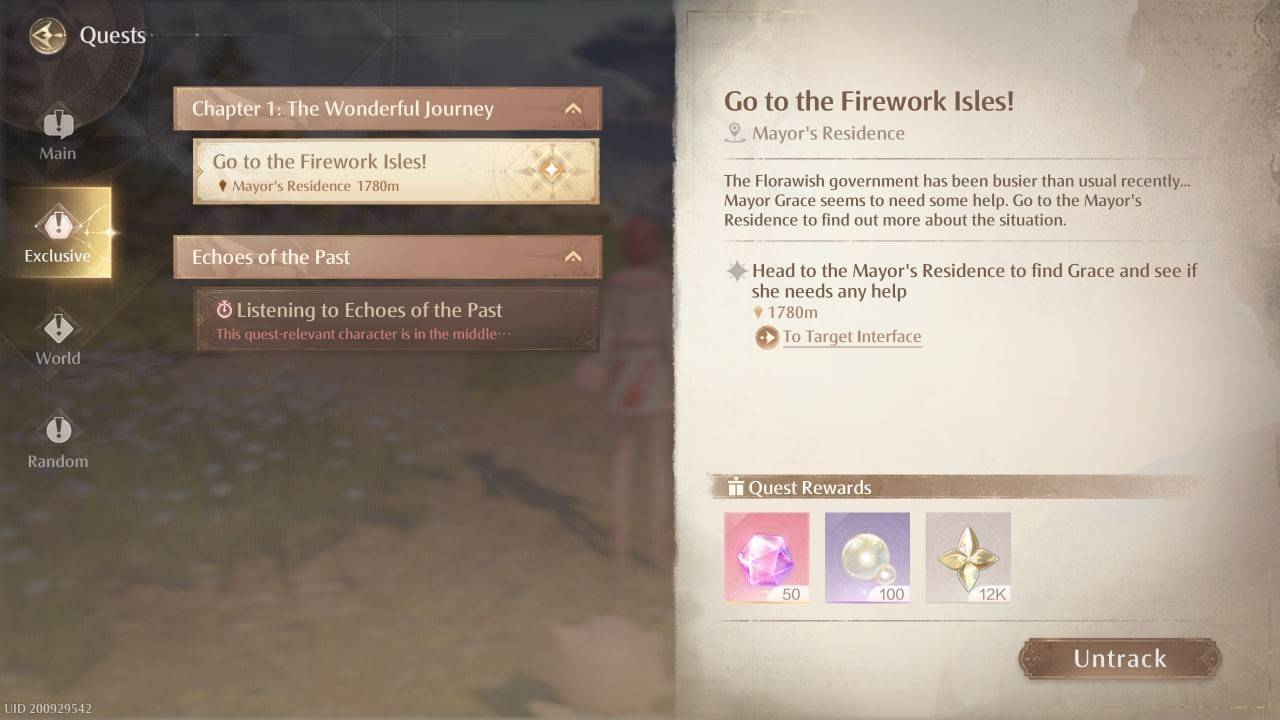Click the pearl reward showing 100
This screenshot has width=1280, height=720.
pyautogui.click(x=867, y=556)
